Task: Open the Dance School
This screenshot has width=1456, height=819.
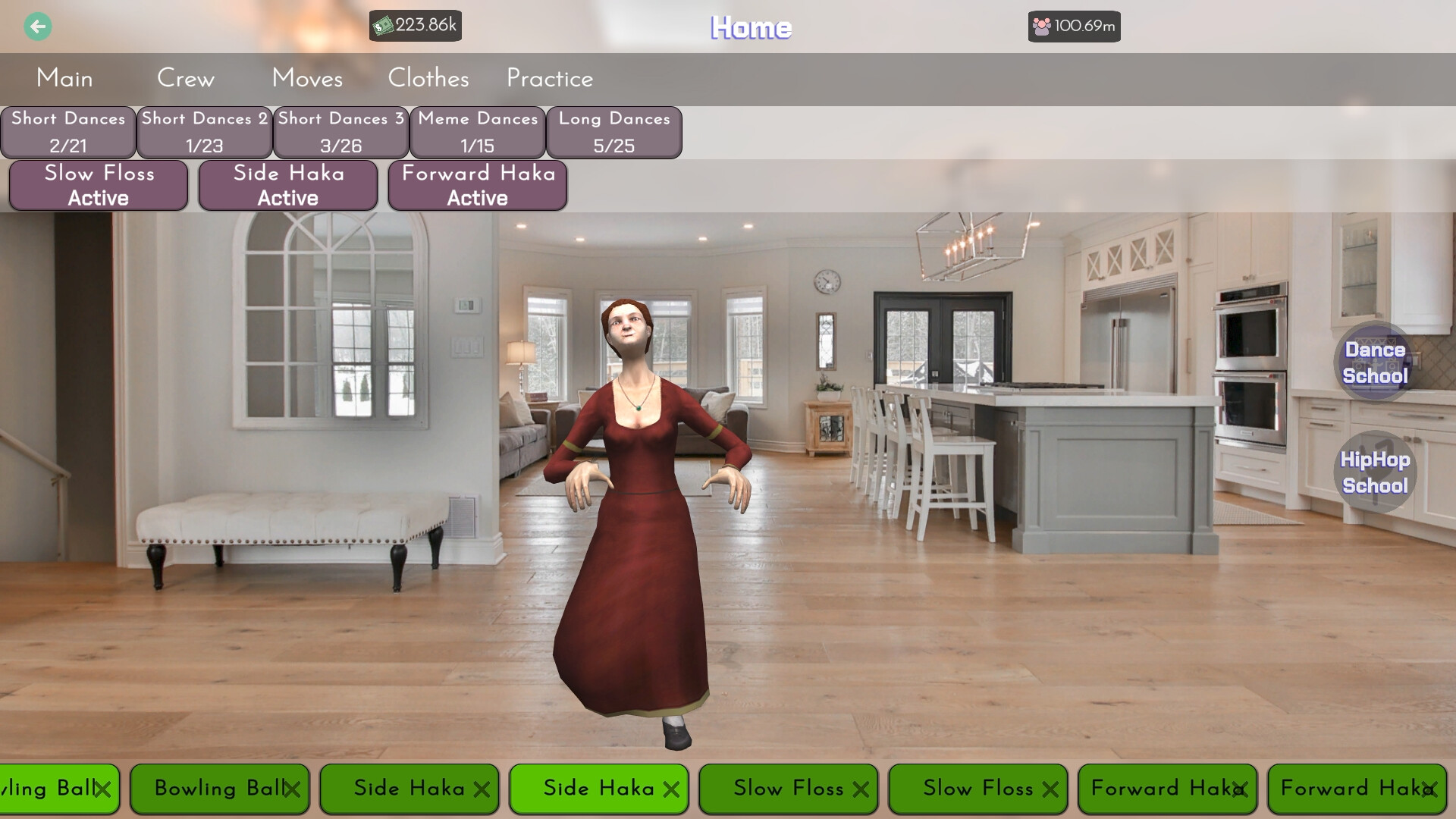Action: pyautogui.click(x=1374, y=362)
